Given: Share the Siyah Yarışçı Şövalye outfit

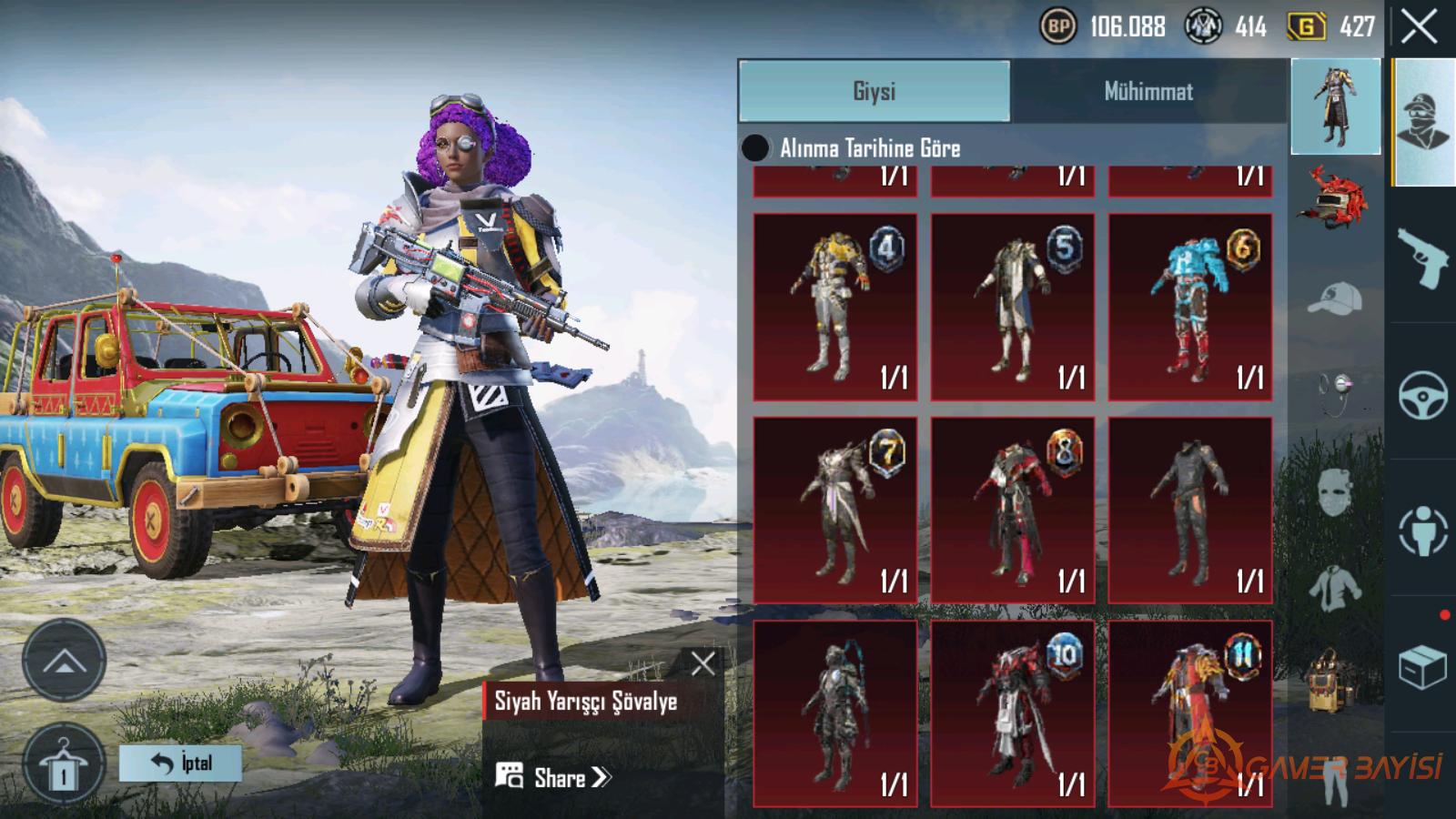Looking at the screenshot, I should click(x=553, y=777).
